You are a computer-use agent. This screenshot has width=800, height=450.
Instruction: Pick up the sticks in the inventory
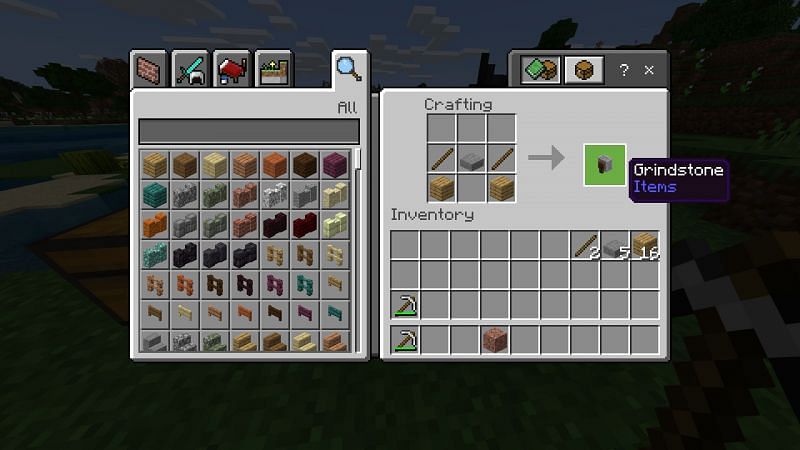coord(585,245)
